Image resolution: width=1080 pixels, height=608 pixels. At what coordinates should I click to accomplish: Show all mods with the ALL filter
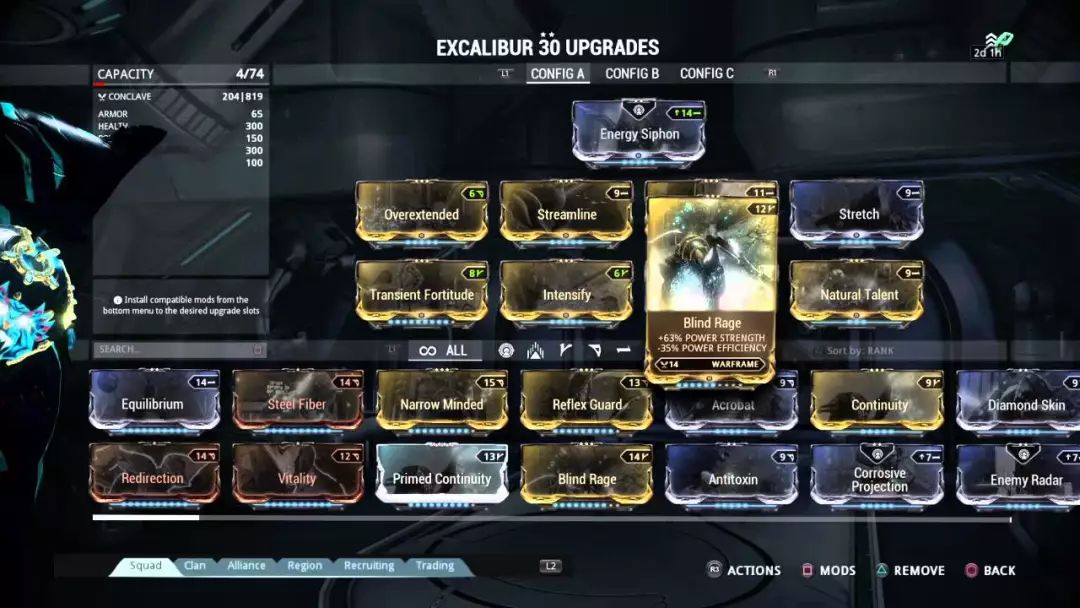click(x=444, y=351)
